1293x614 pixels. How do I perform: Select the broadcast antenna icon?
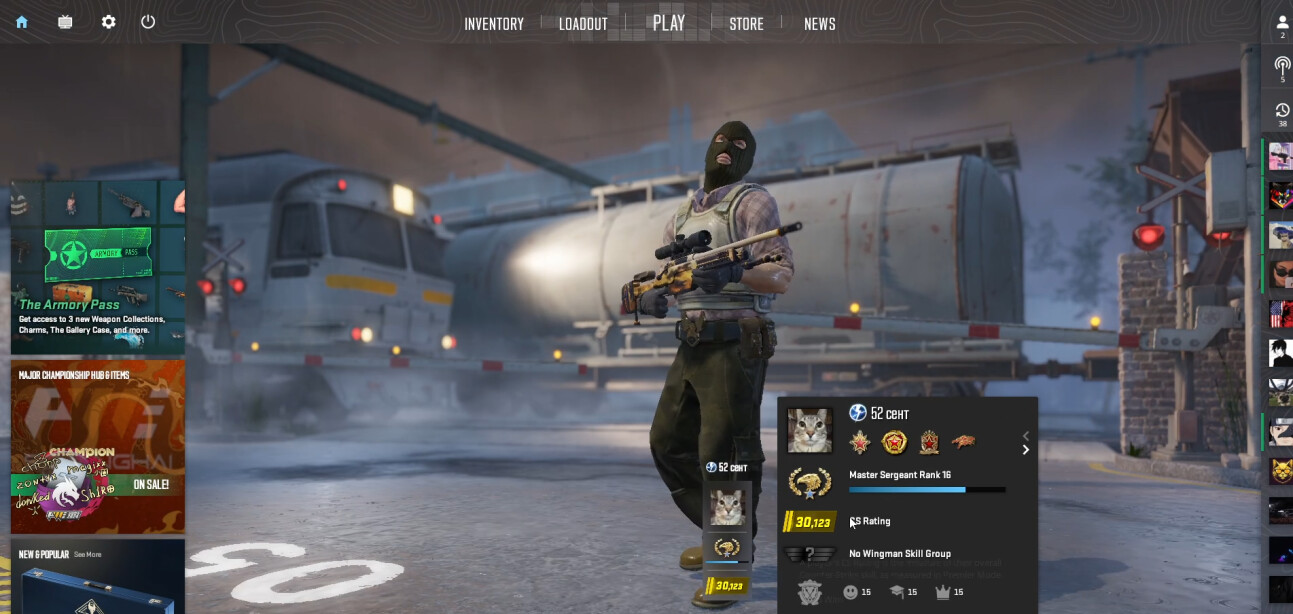tap(1281, 68)
